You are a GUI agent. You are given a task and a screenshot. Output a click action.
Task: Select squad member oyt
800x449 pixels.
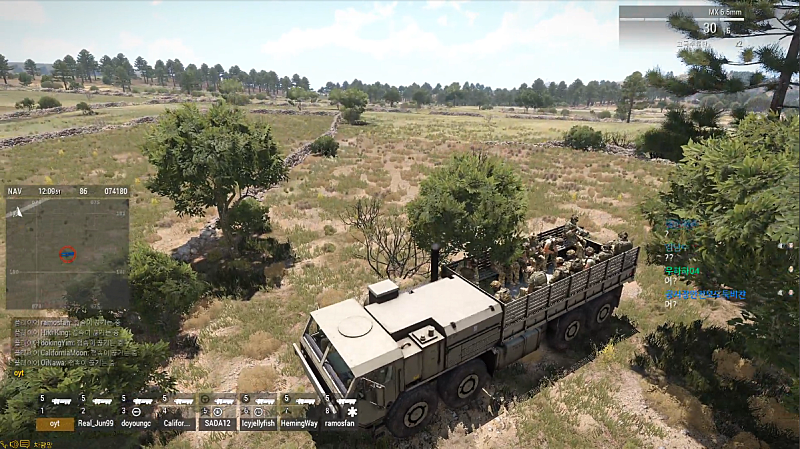[55, 423]
